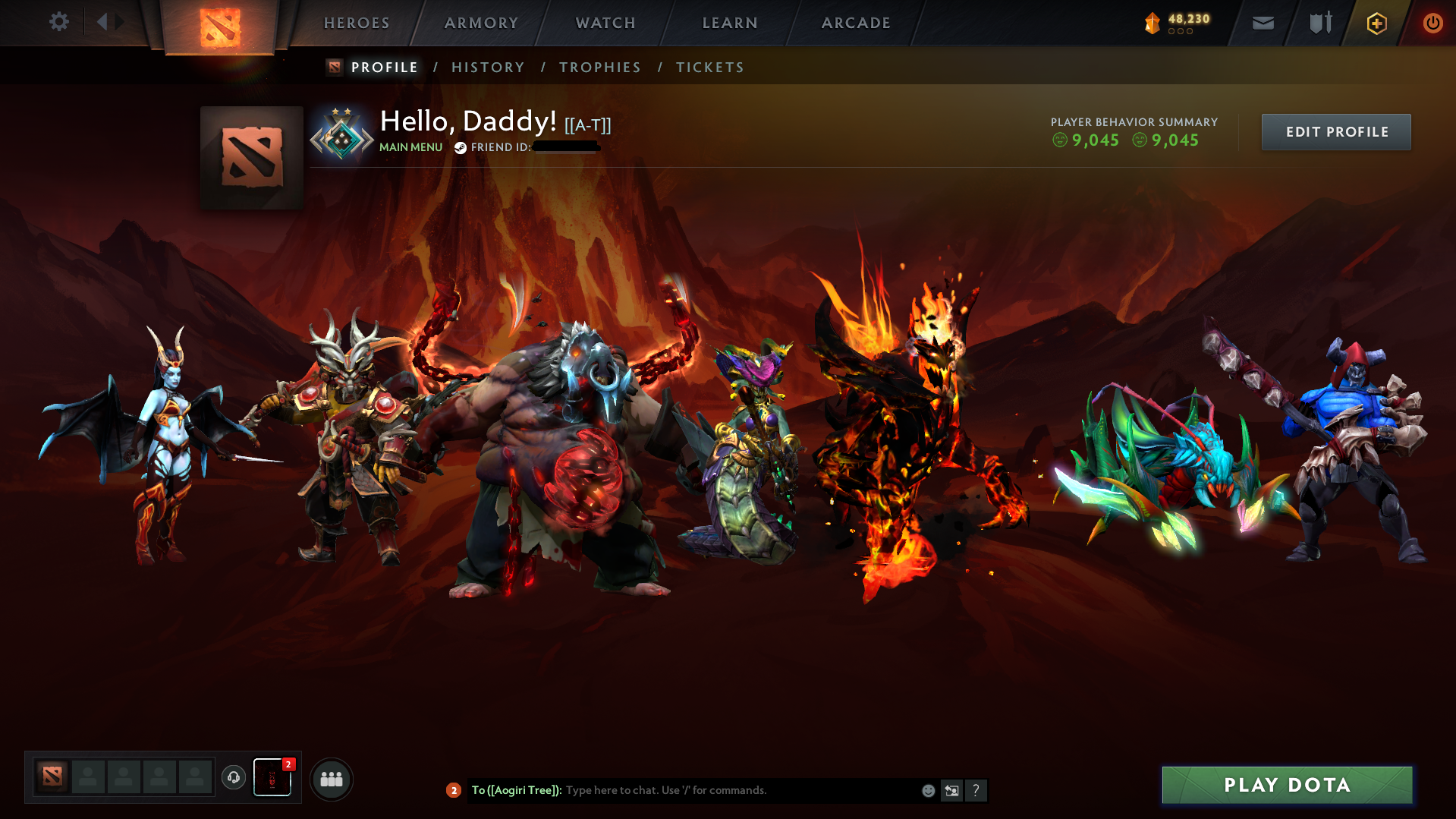Click the chat input to type a message

pos(721,790)
